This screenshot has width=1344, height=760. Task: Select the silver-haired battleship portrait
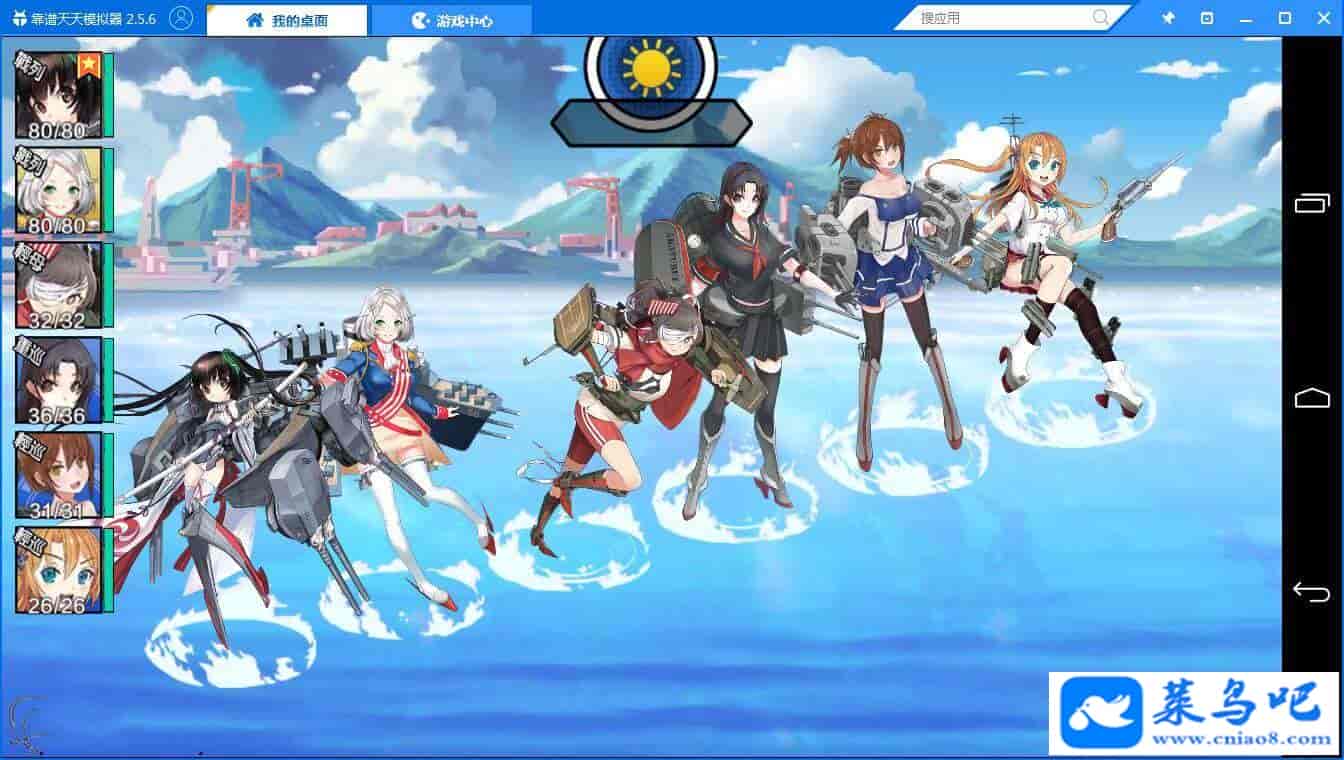(58, 190)
